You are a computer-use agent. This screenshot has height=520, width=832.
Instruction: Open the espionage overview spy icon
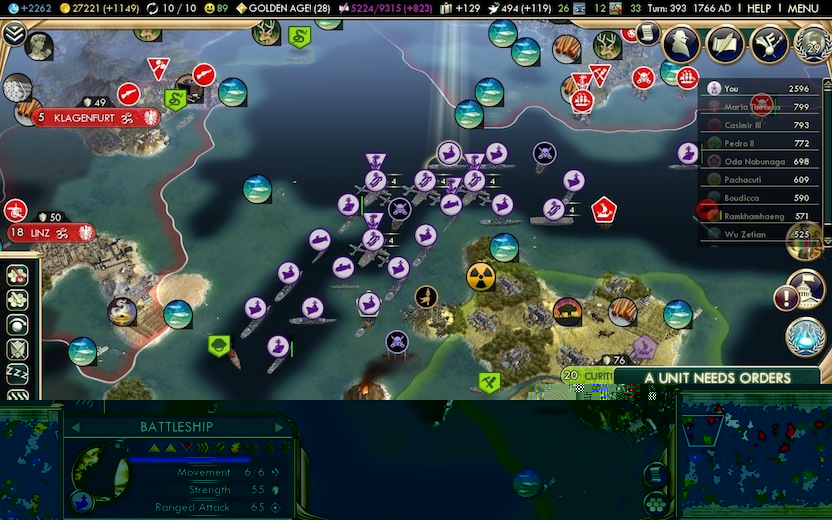[681, 43]
